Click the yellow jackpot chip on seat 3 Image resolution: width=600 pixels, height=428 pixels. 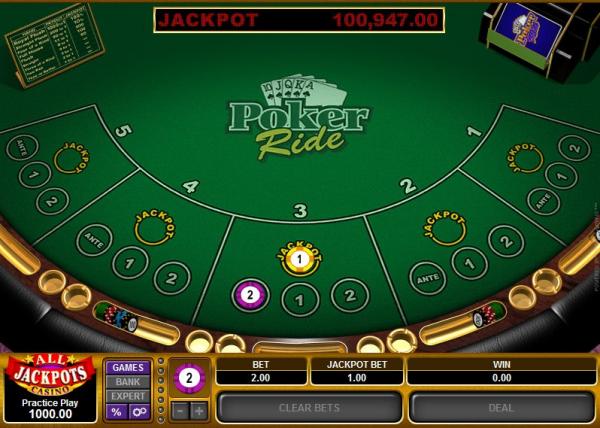pyautogui.click(x=298, y=259)
